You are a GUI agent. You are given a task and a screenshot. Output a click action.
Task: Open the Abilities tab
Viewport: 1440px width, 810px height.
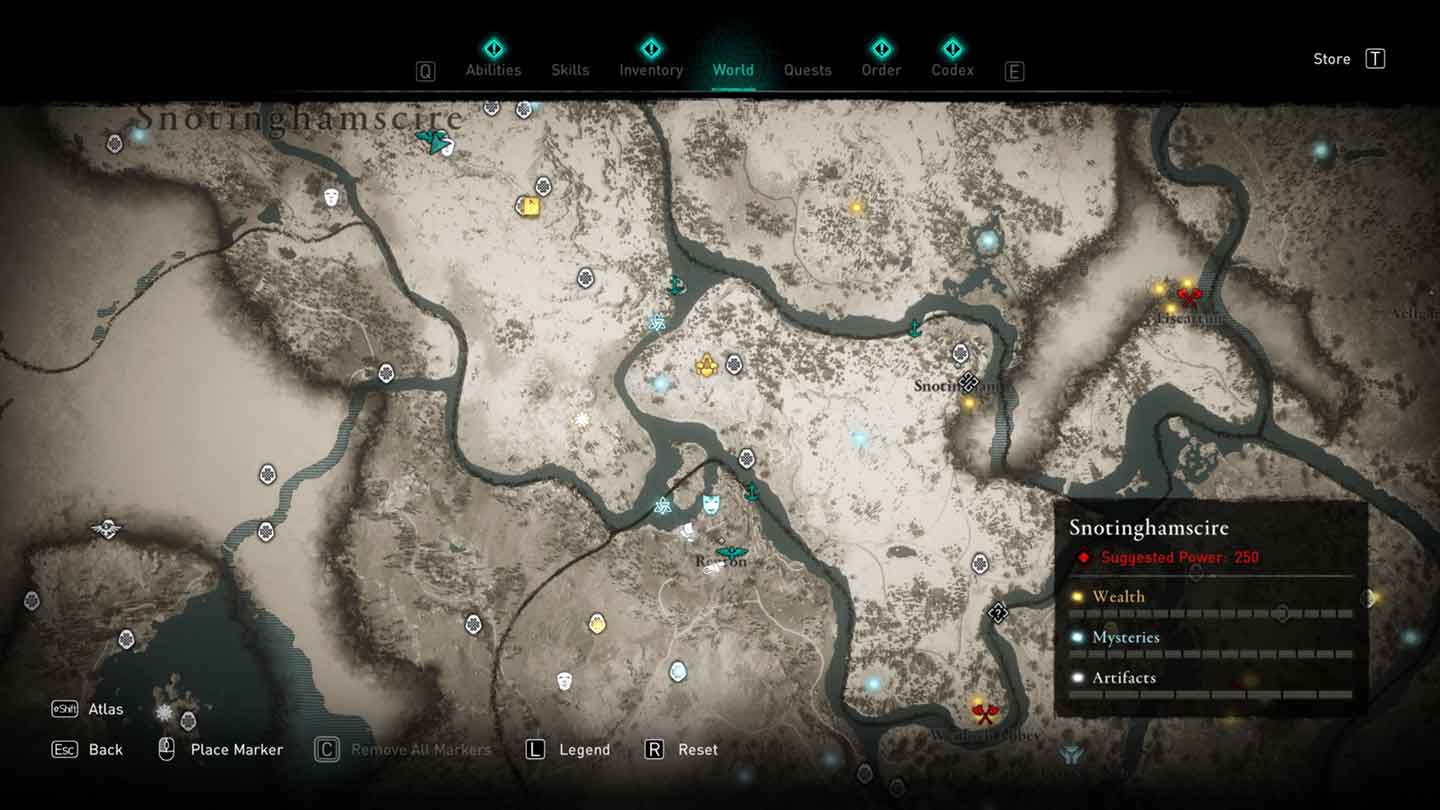point(493,70)
